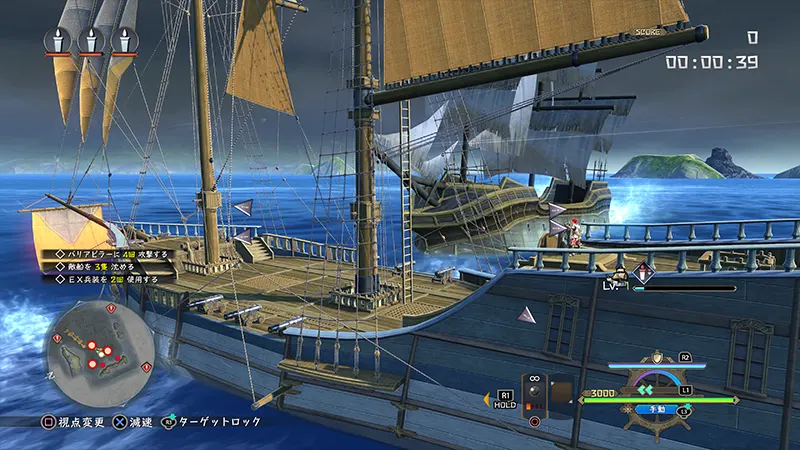Select the brown secondary weapon slot

[561, 389]
